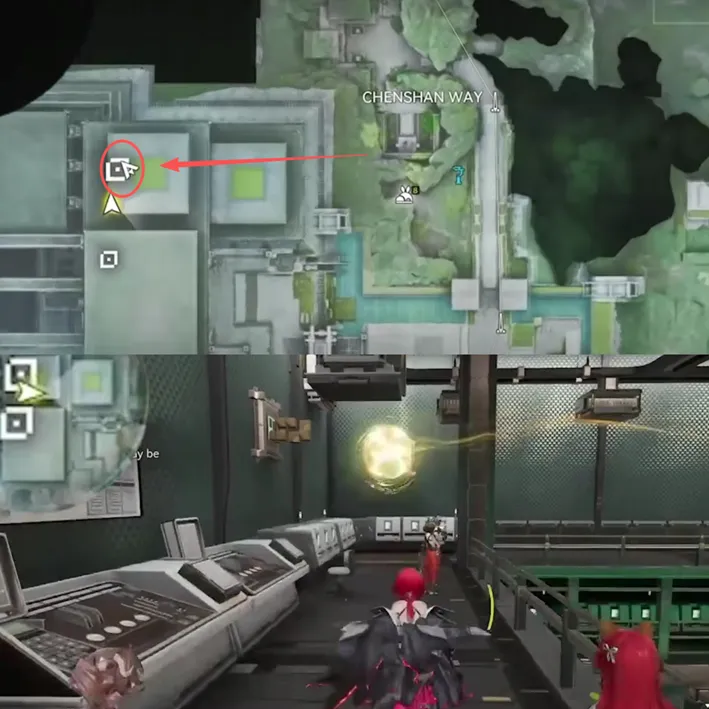Select the waypoint pin beside Chenshan Way label

[494, 98]
